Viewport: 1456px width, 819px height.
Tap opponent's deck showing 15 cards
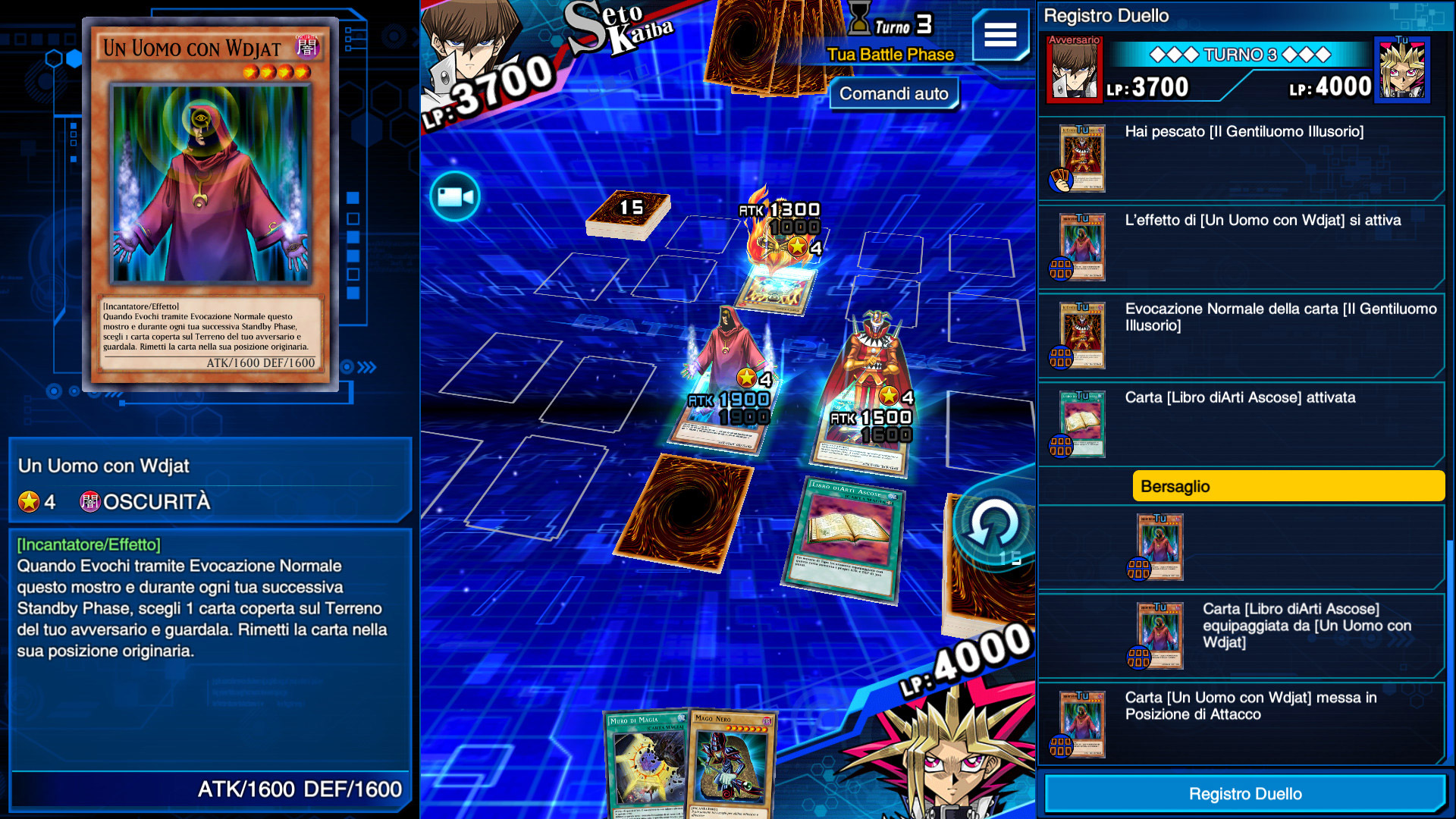(x=629, y=214)
